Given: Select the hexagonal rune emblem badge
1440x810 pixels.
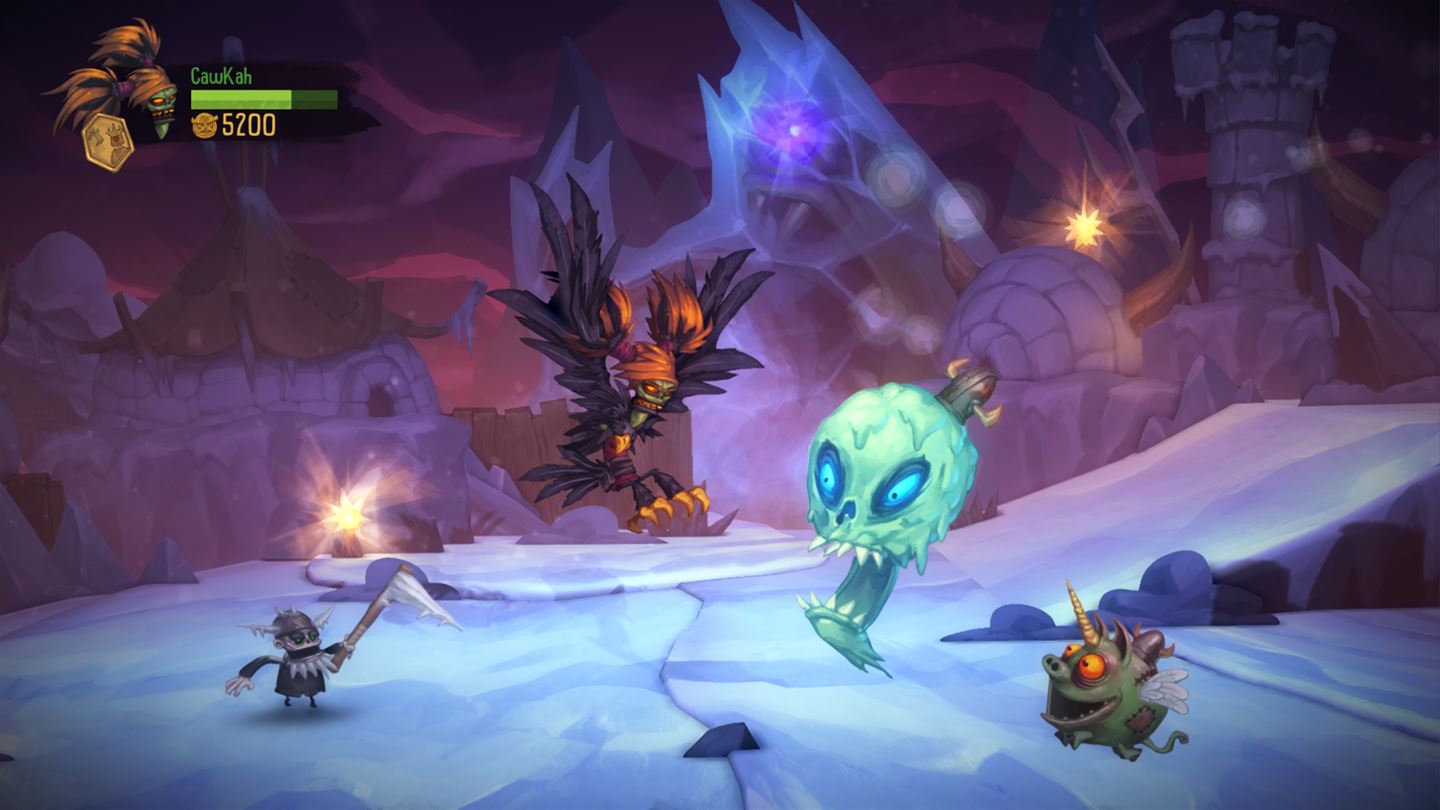Looking at the screenshot, I should [108, 138].
